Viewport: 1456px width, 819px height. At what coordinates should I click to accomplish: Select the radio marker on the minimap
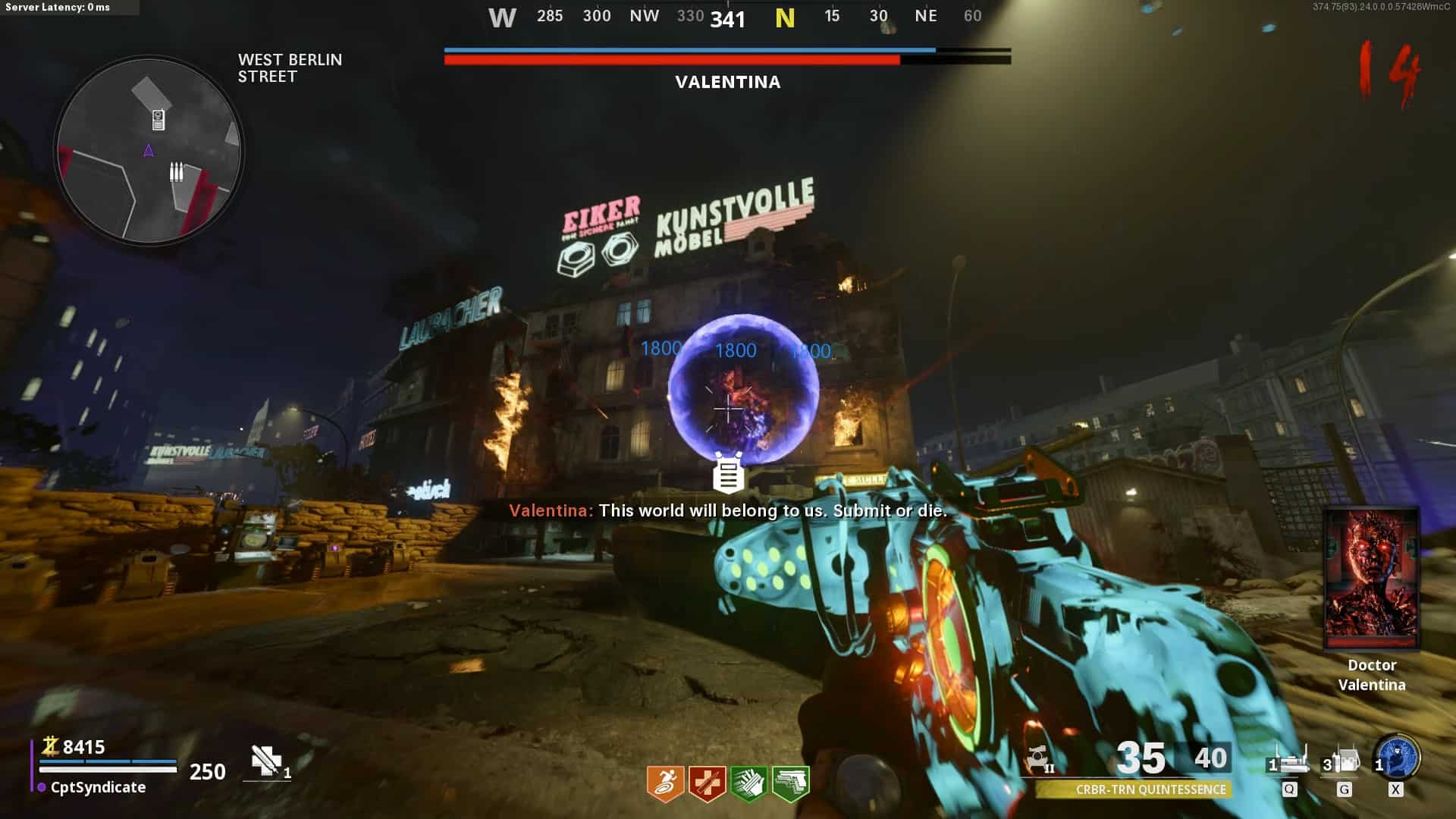tap(158, 119)
